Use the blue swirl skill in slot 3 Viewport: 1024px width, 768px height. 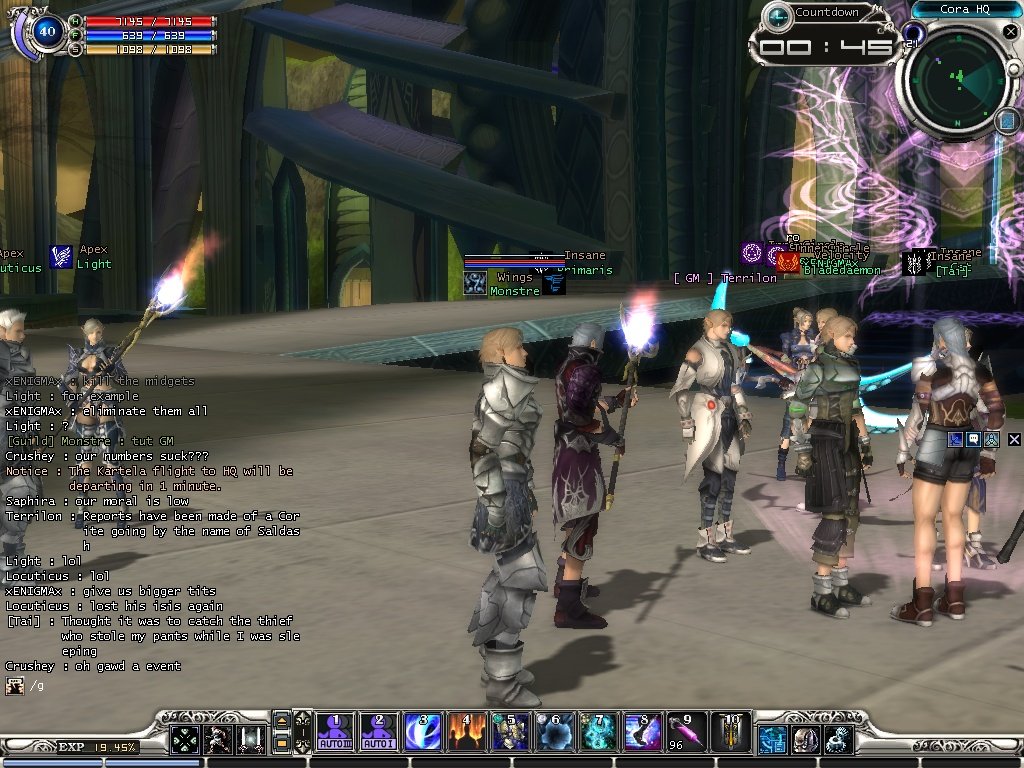pos(422,733)
